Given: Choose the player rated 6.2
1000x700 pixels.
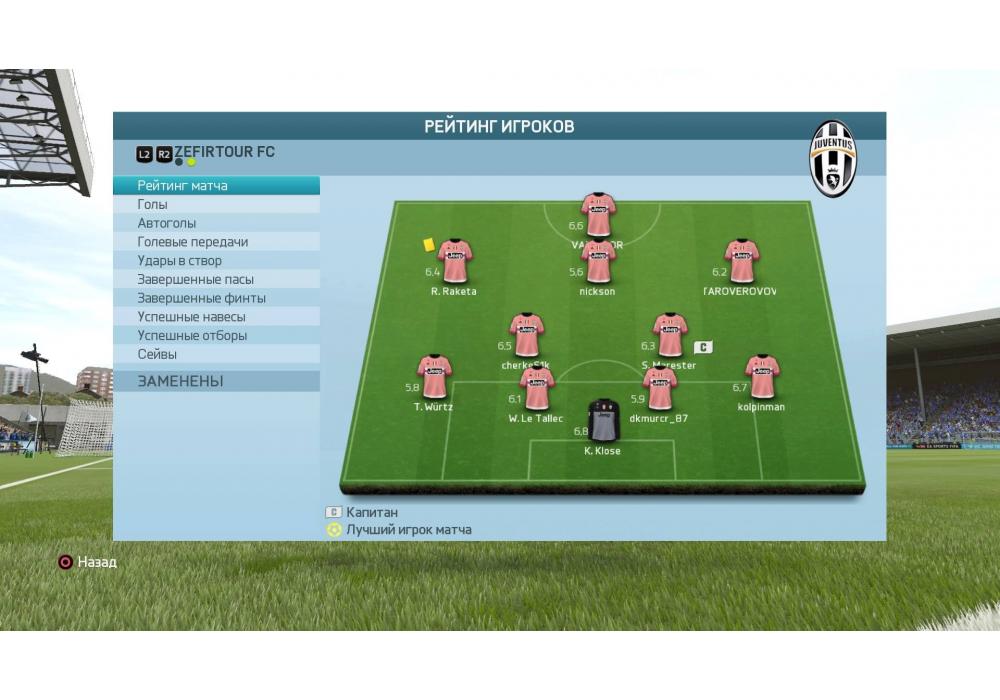Looking at the screenshot, I should point(741,262).
